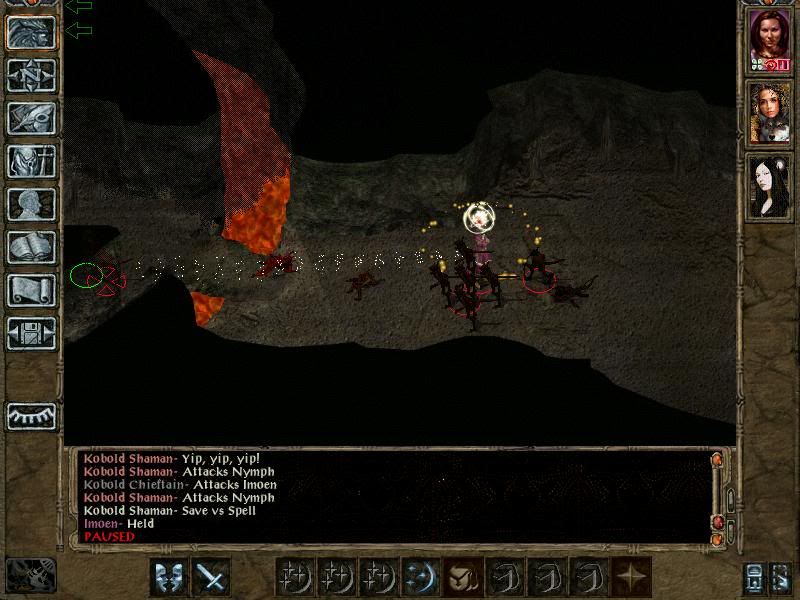Activate the talk/dialogue action button
Viewport: 800px width, 600px height.
coord(169,577)
